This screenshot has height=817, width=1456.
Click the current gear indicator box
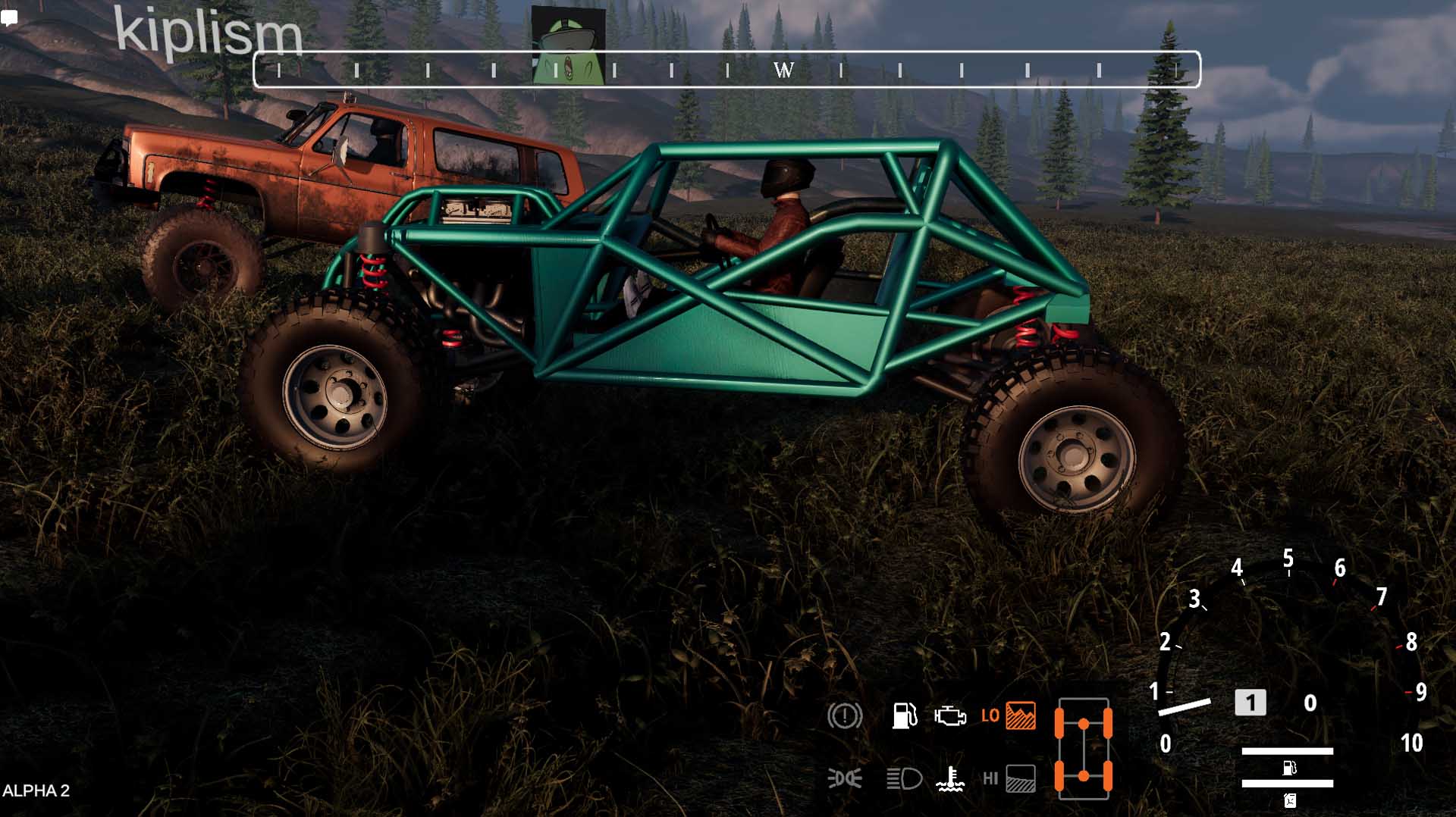point(1250,703)
